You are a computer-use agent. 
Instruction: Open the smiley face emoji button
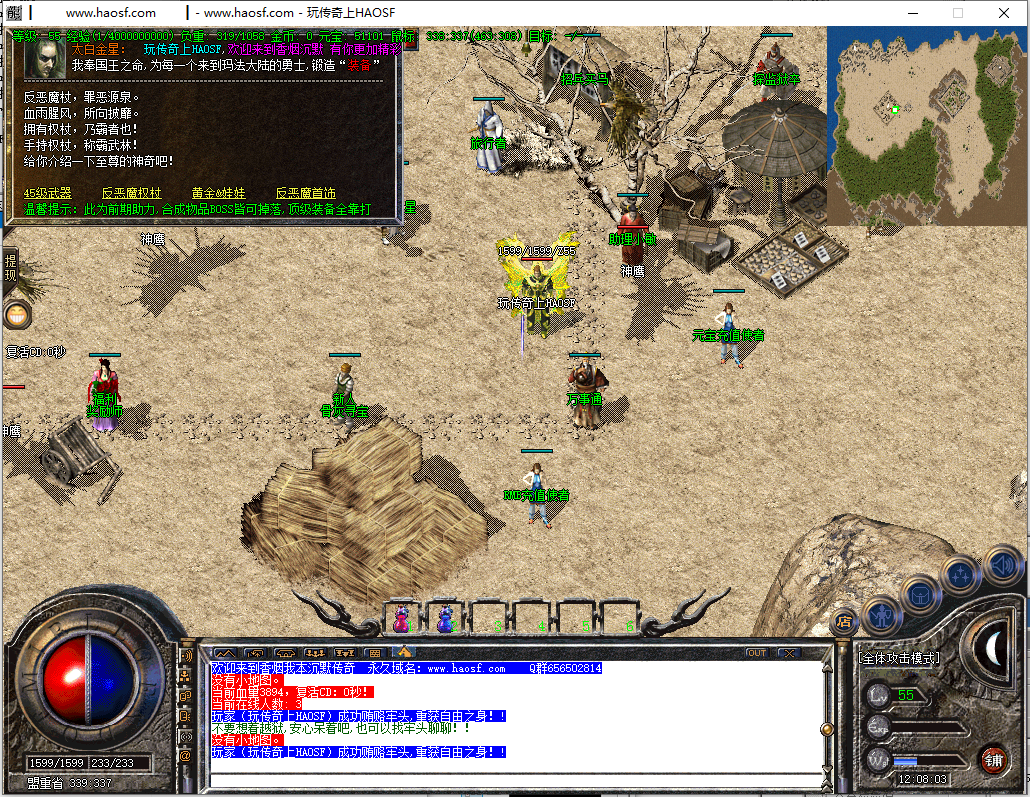(17, 315)
